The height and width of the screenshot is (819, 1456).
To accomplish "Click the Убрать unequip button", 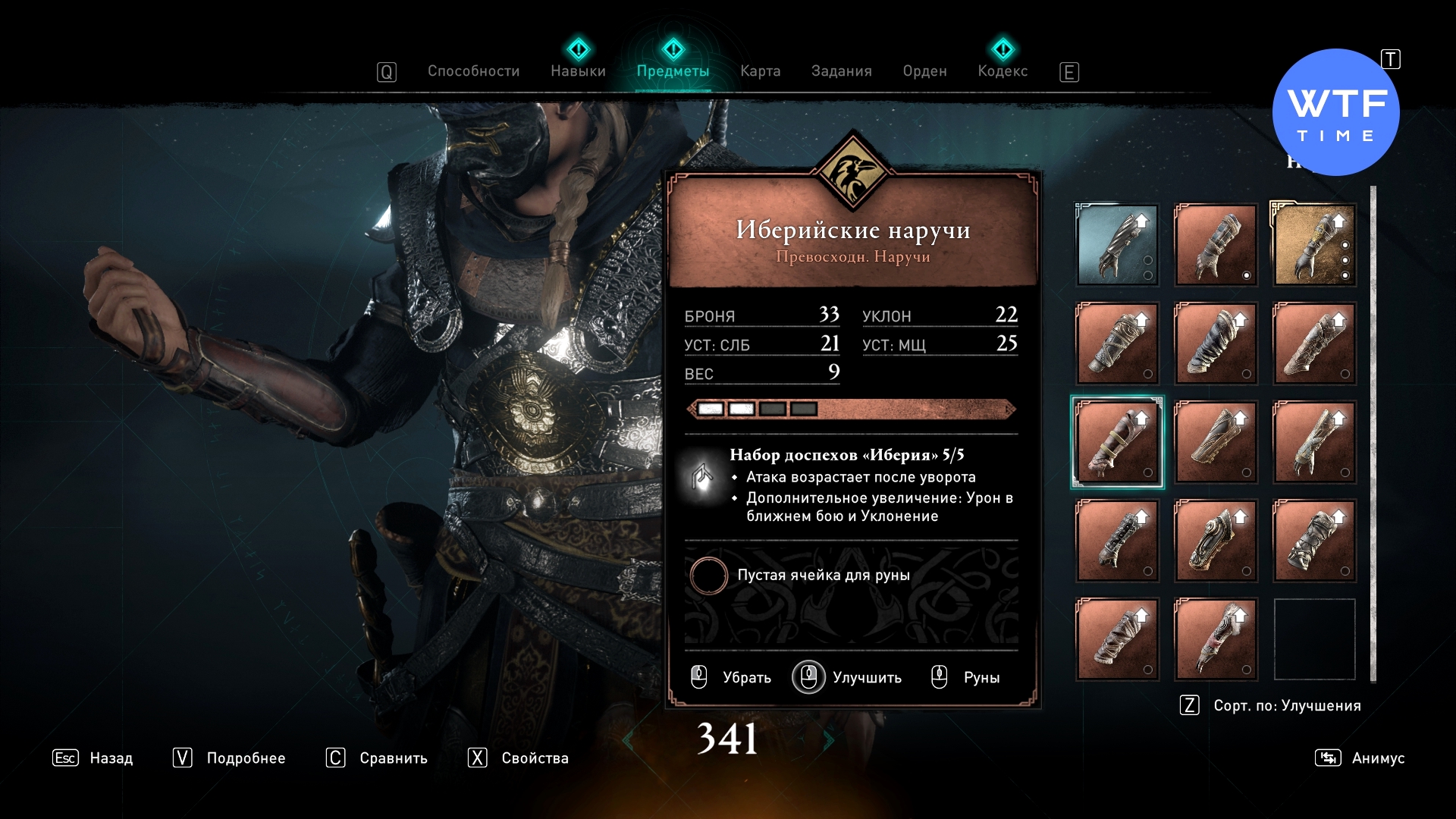I will (731, 677).
